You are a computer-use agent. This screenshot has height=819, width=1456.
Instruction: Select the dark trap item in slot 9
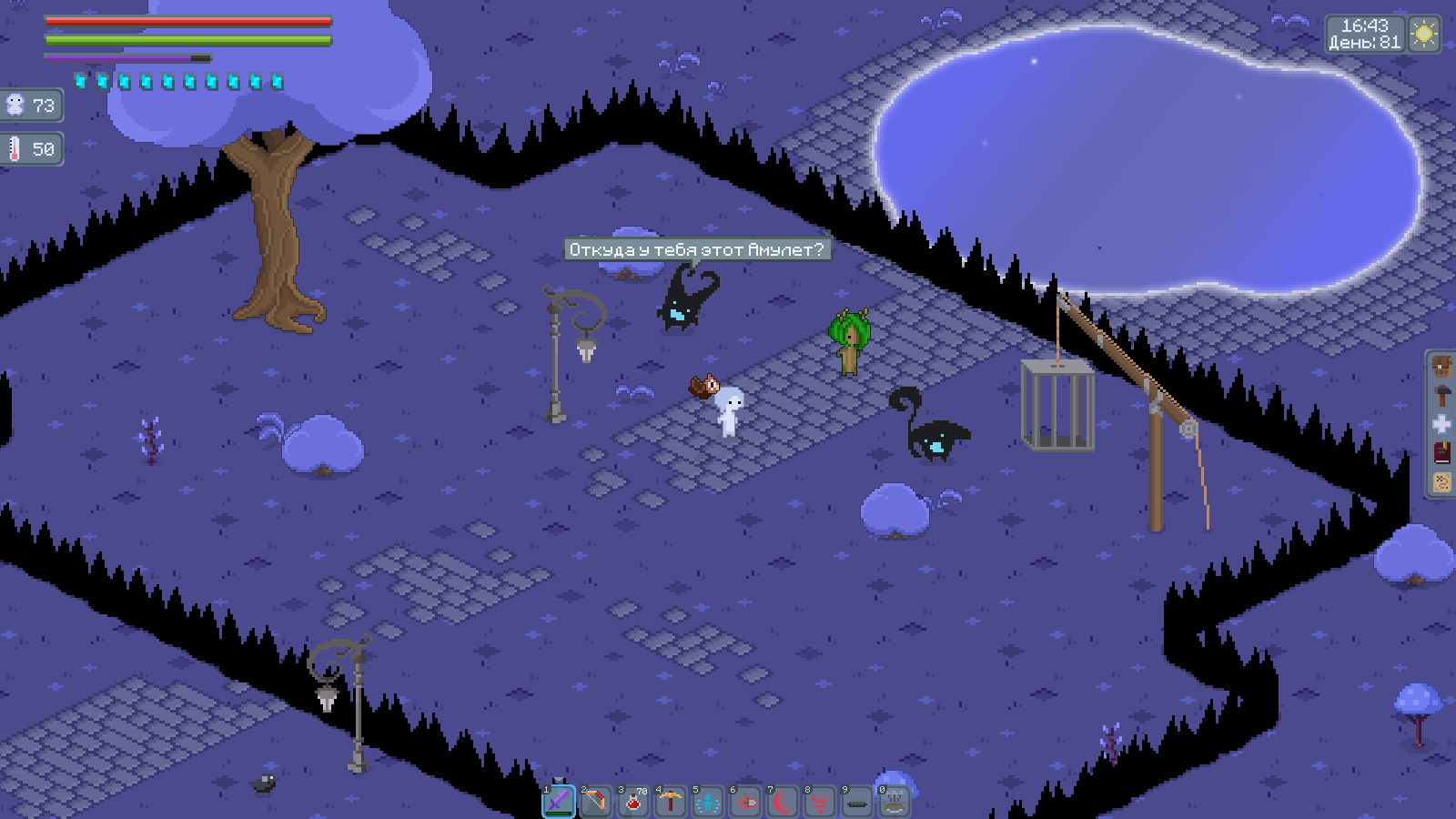pyautogui.click(x=857, y=802)
